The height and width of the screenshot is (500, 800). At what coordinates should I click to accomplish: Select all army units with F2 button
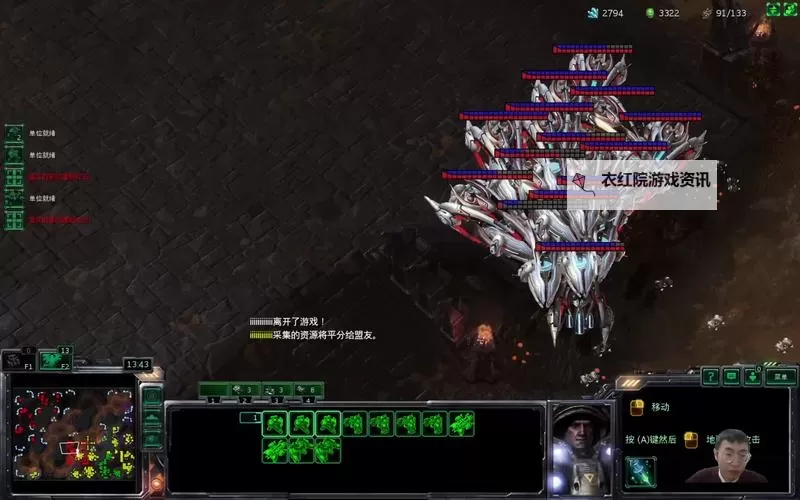[x=55, y=359]
